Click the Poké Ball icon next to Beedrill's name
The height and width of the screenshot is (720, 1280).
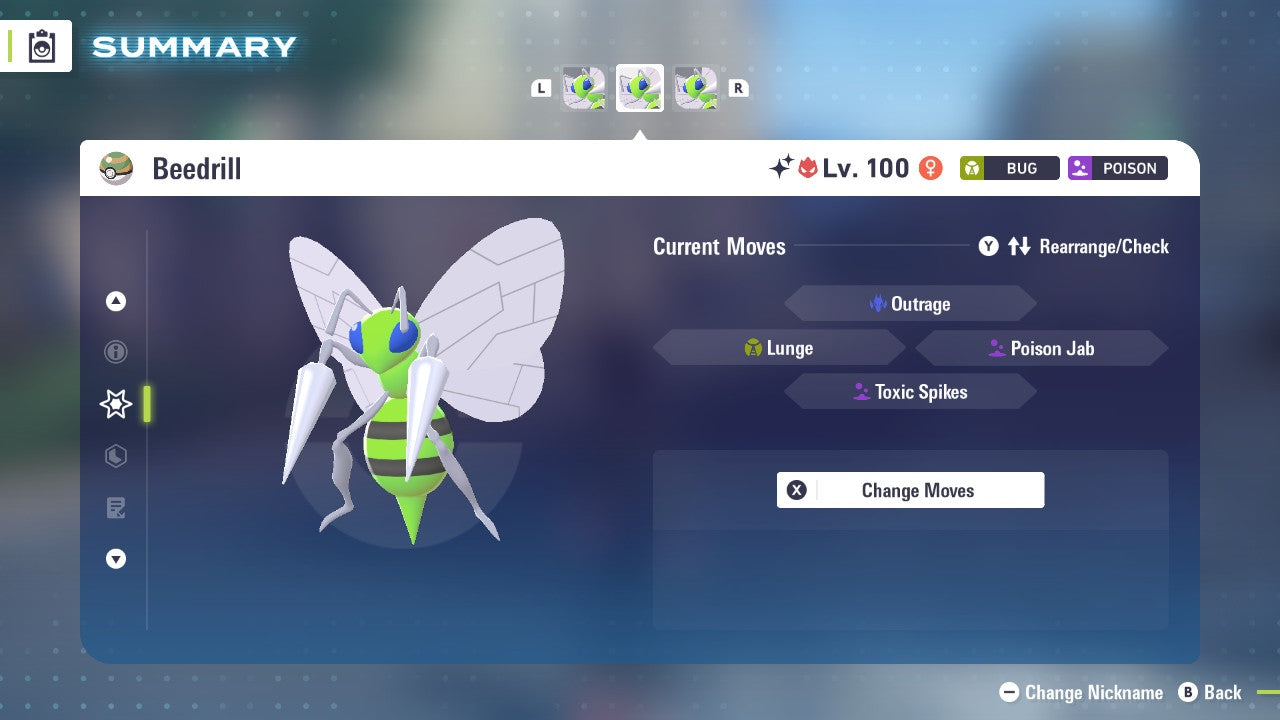(x=116, y=168)
